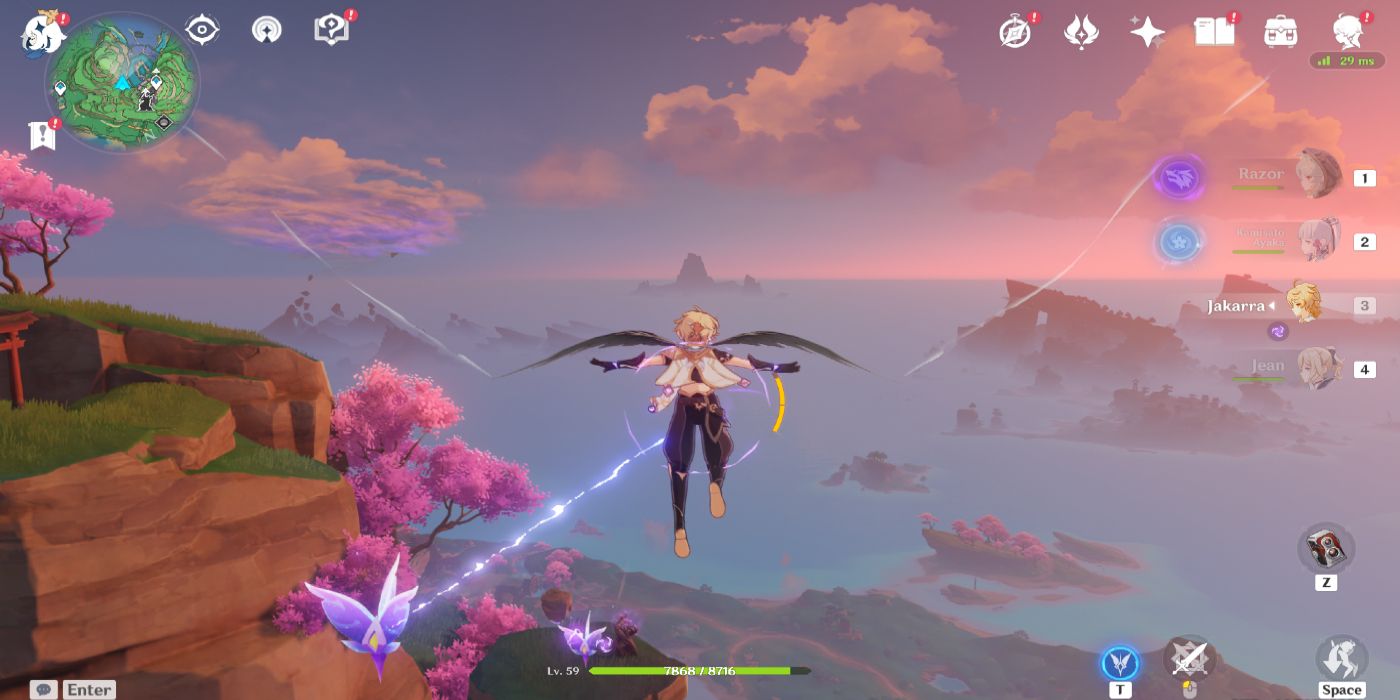Tap the drop-down jump icon
The width and height of the screenshot is (1400, 700).
tap(1341, 658)
